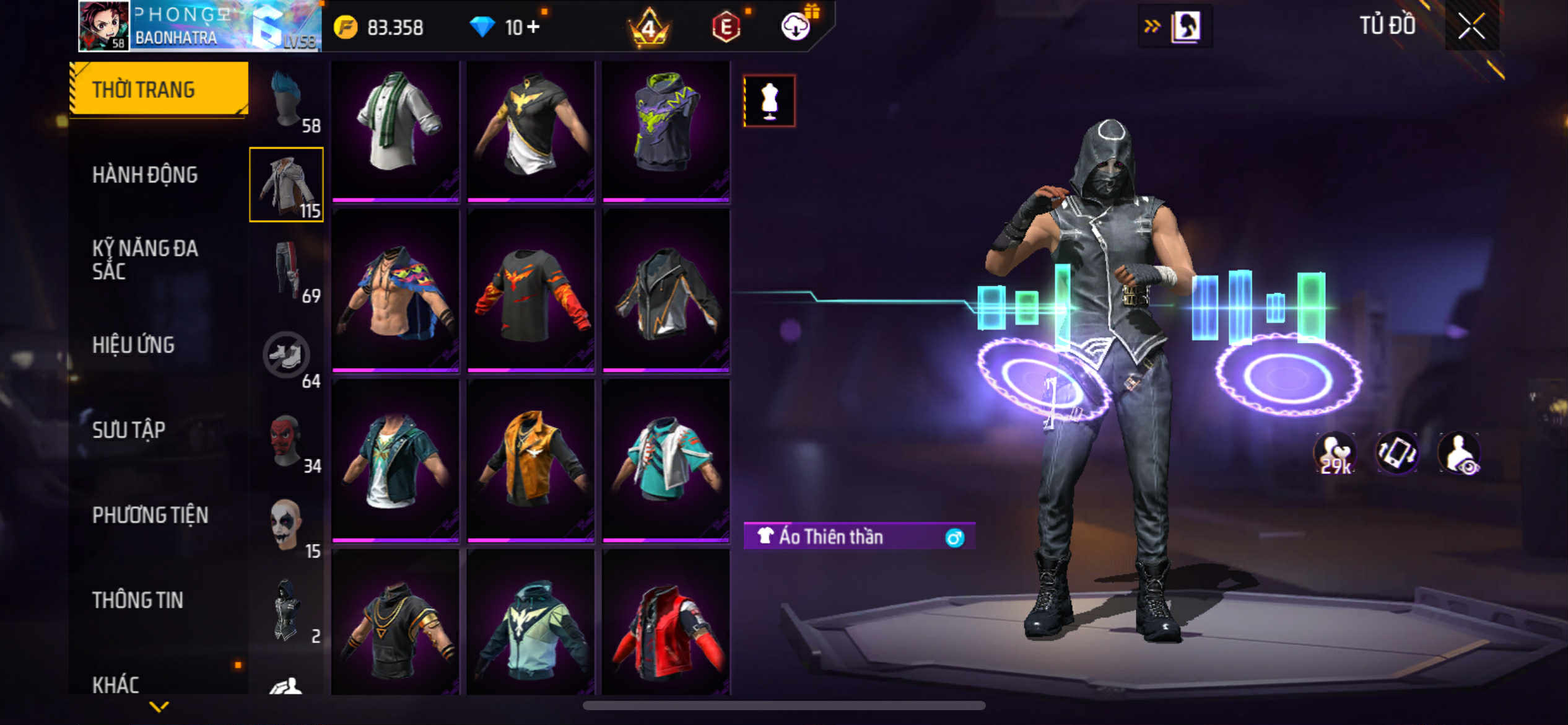Screen dimensions: 1568x725
Task: Open the Kỹ Năng Đa Sắc tab
Action: (145, 259)
